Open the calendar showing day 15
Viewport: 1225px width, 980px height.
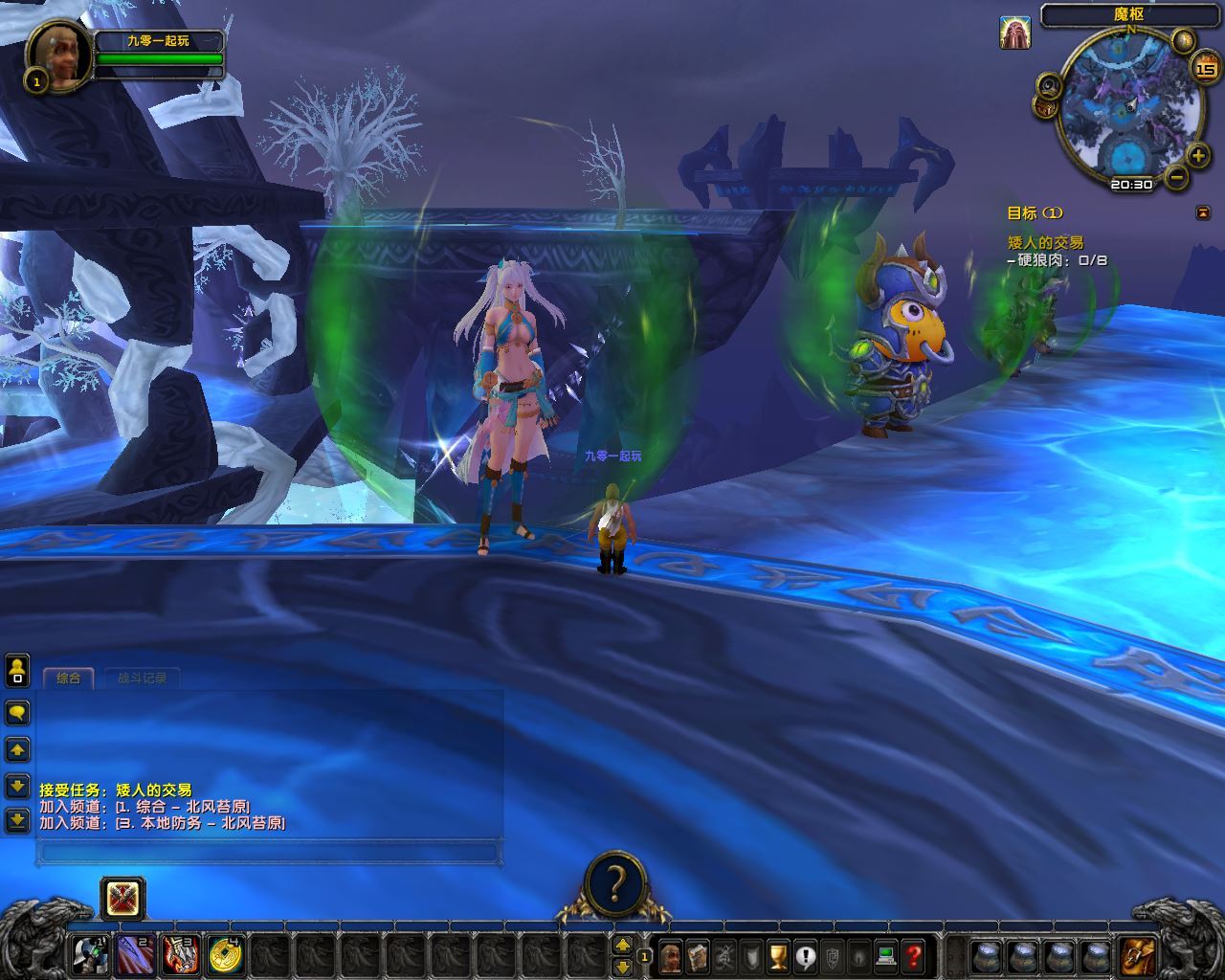click(x=1205, y=69)
